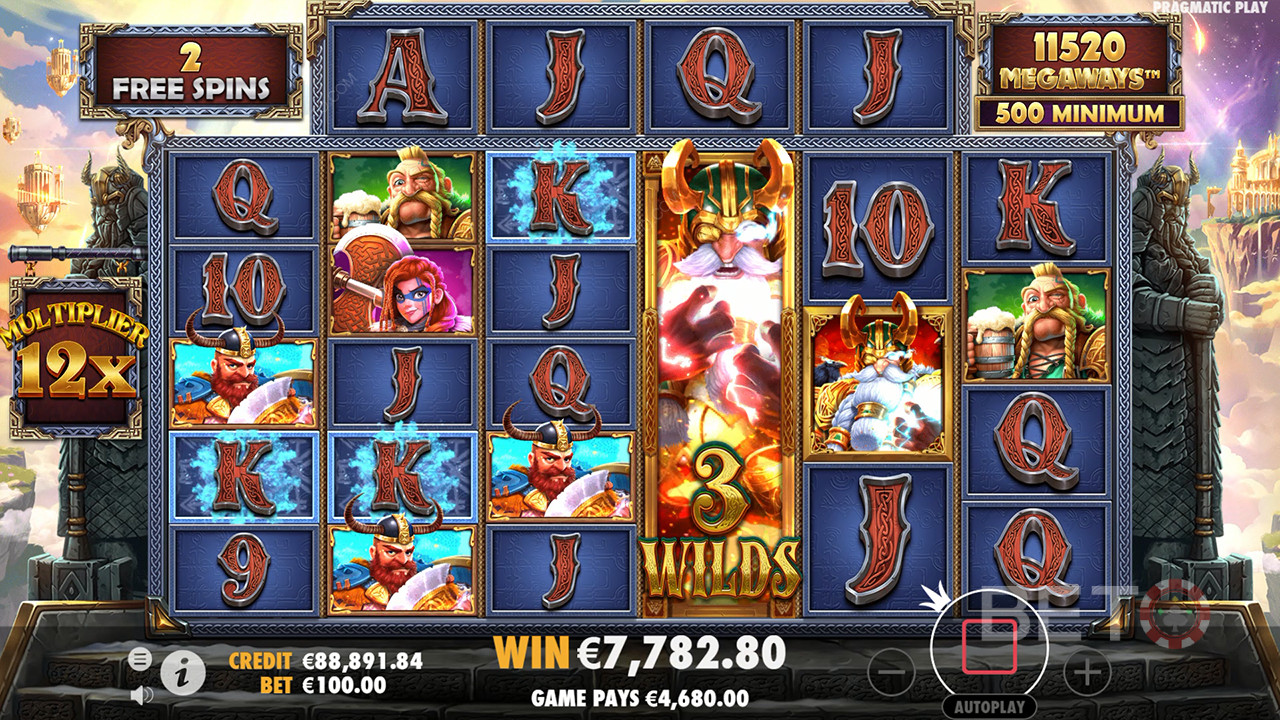Stop the spin with the red square button
1280x720 pixels.
point(989,647)
